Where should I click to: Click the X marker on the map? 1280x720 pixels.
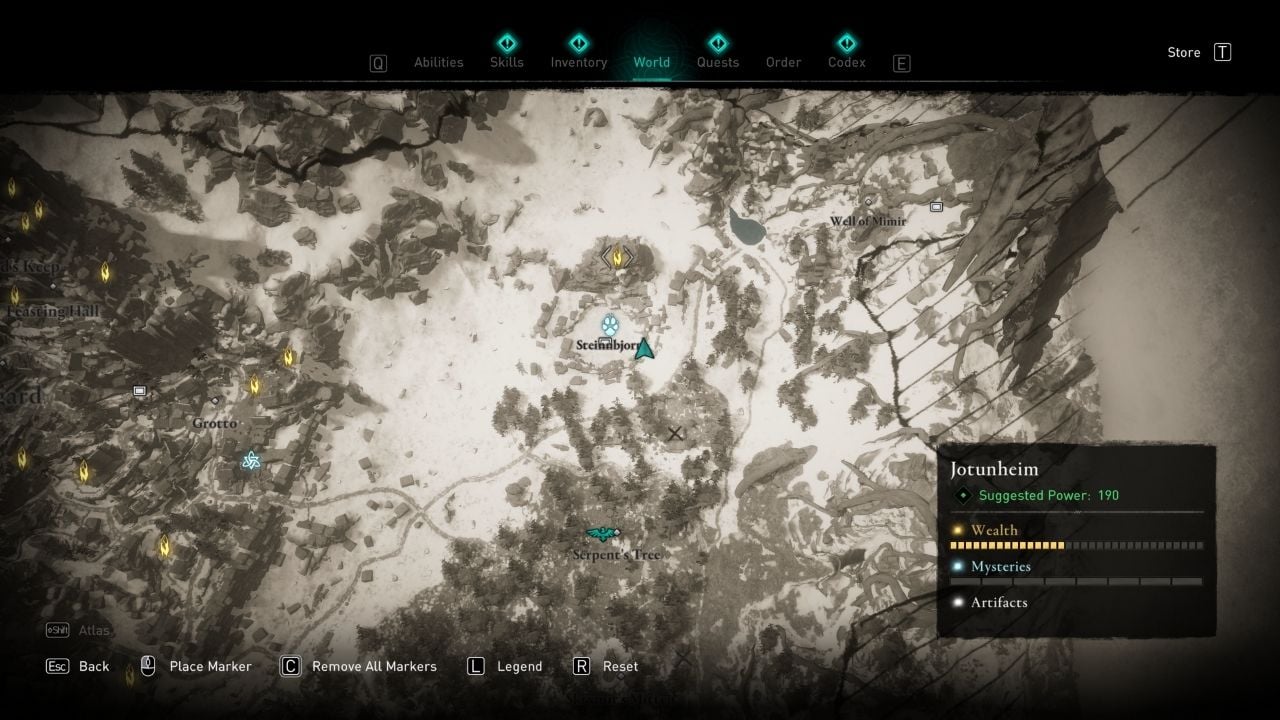[675, 433]
